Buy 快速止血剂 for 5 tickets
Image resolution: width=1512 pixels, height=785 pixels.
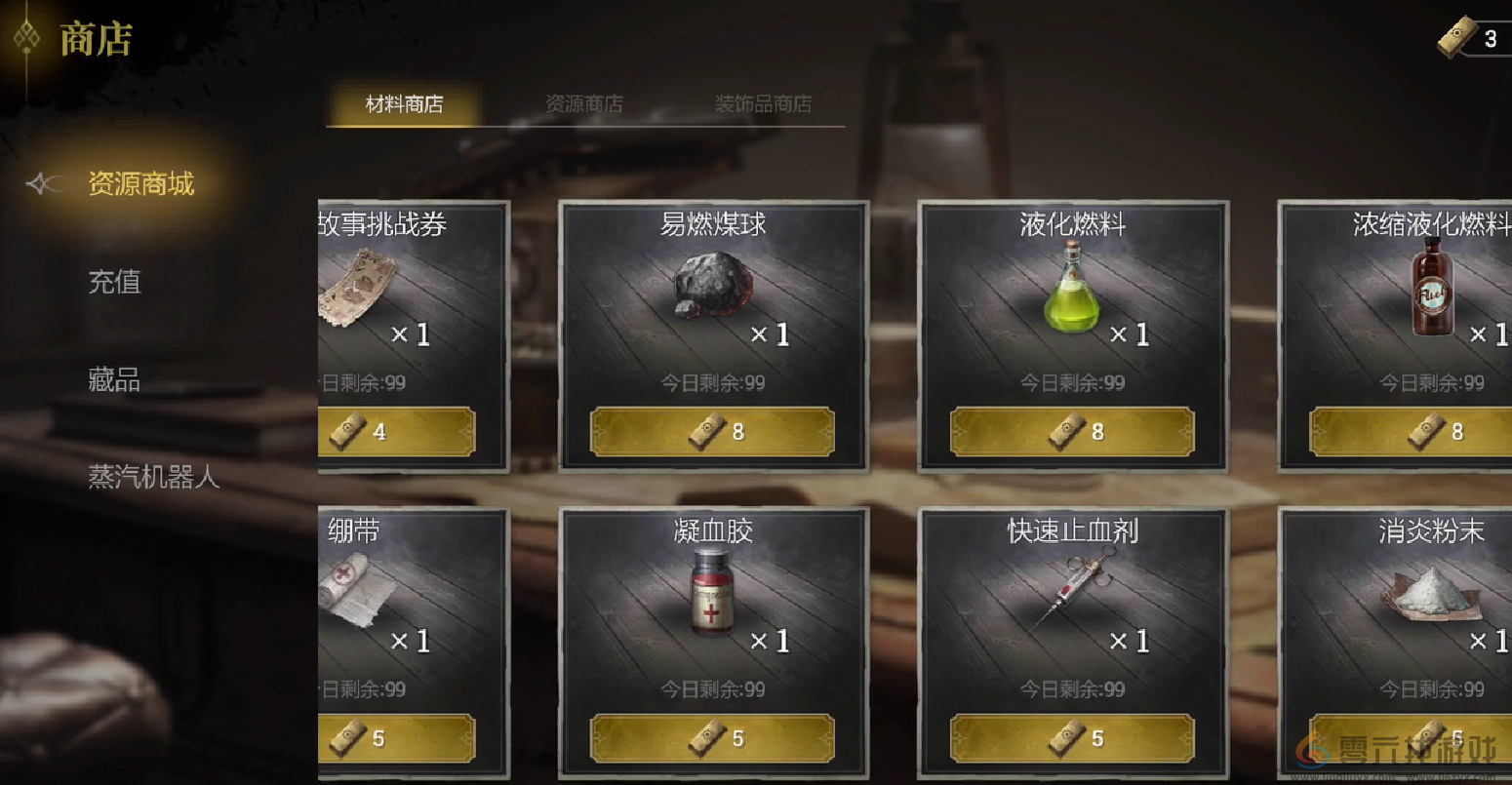pyautogui.click(x=1072, y=738)
